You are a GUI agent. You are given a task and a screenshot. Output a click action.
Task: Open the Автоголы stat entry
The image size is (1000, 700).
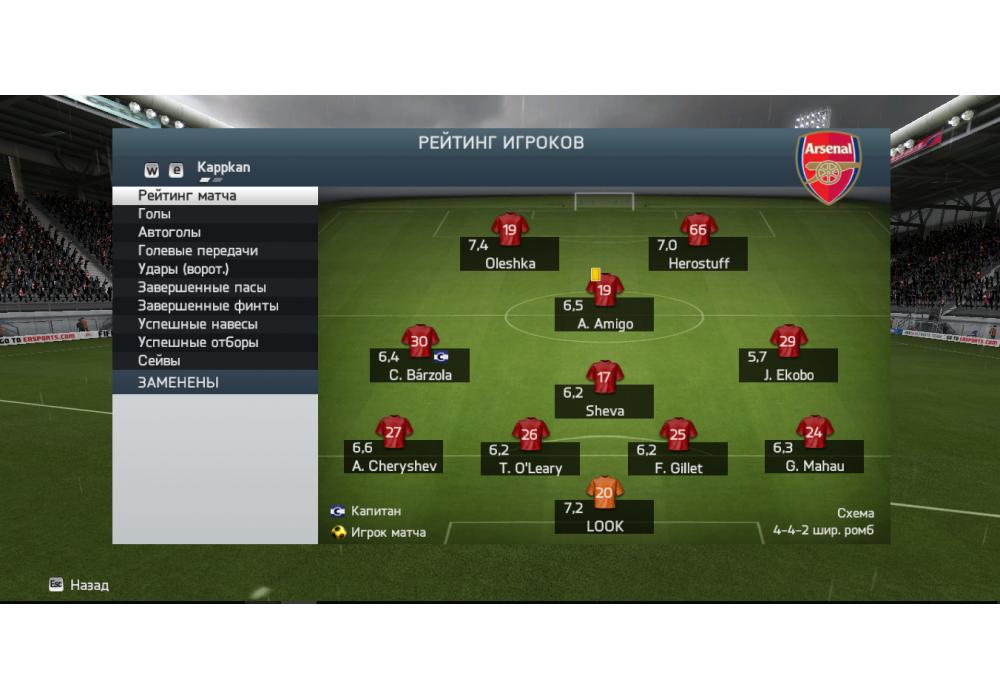coord(215,232)
